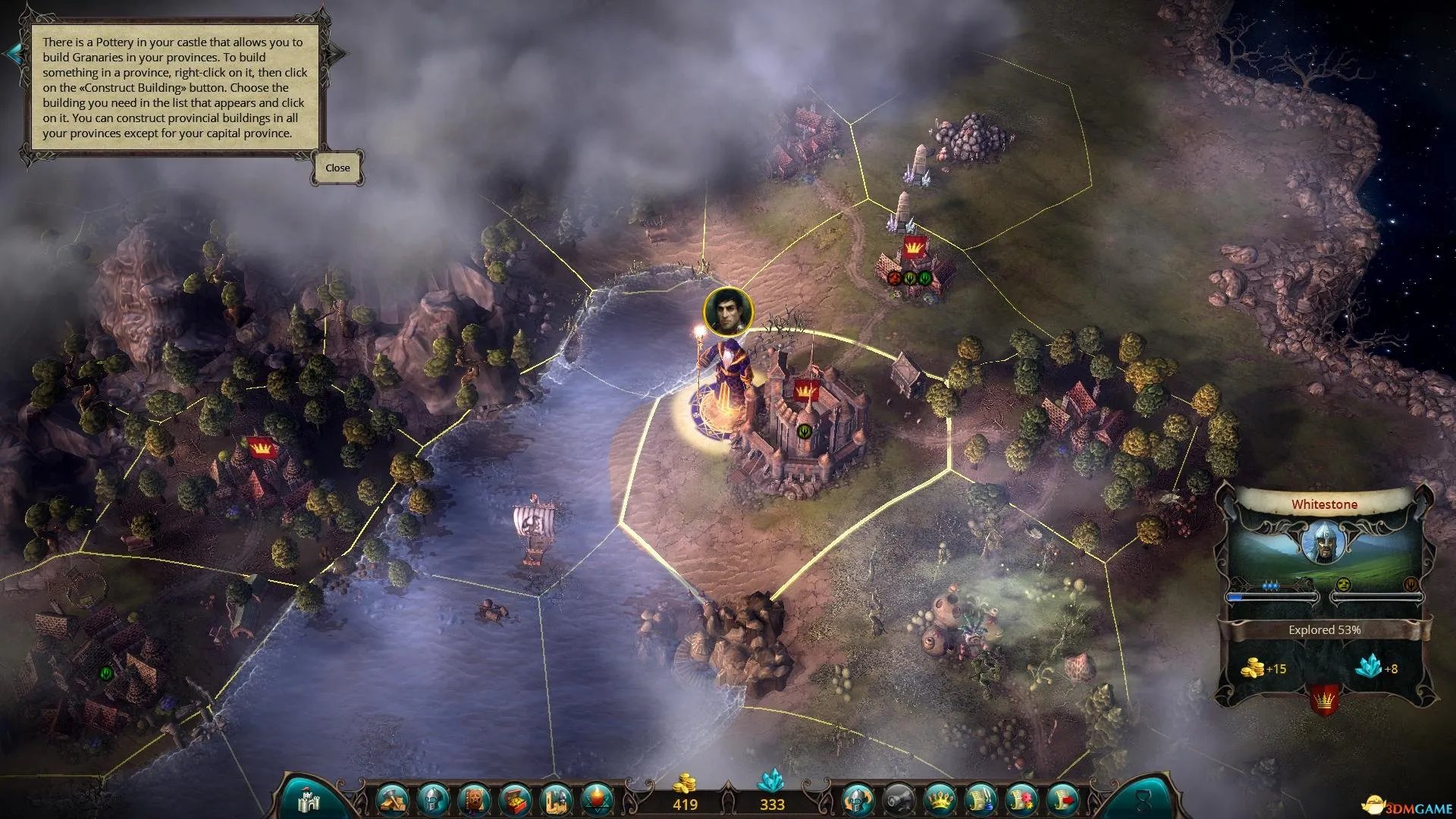This screenshot has width=1456, height=819.
Task: Close the Pottery tutorial message
Action: click(337, 168)
